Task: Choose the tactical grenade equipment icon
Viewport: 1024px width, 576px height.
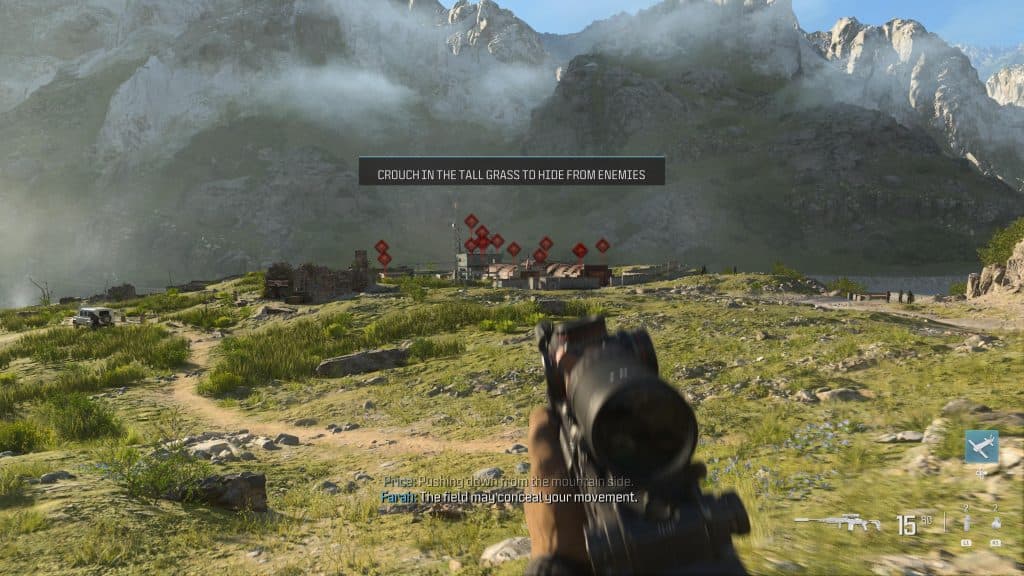Action: [x=966, y=523]
